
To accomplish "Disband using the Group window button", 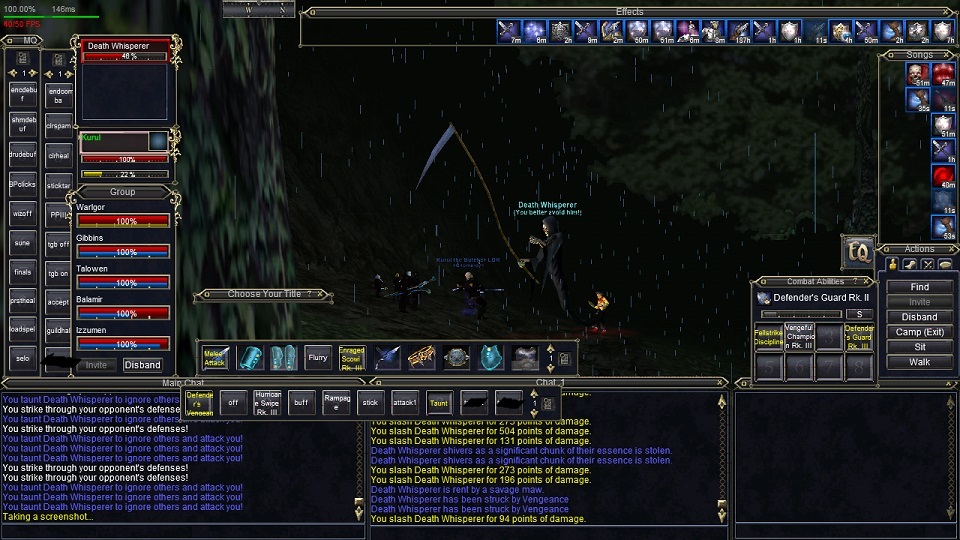I will click(x=142, y=365).
